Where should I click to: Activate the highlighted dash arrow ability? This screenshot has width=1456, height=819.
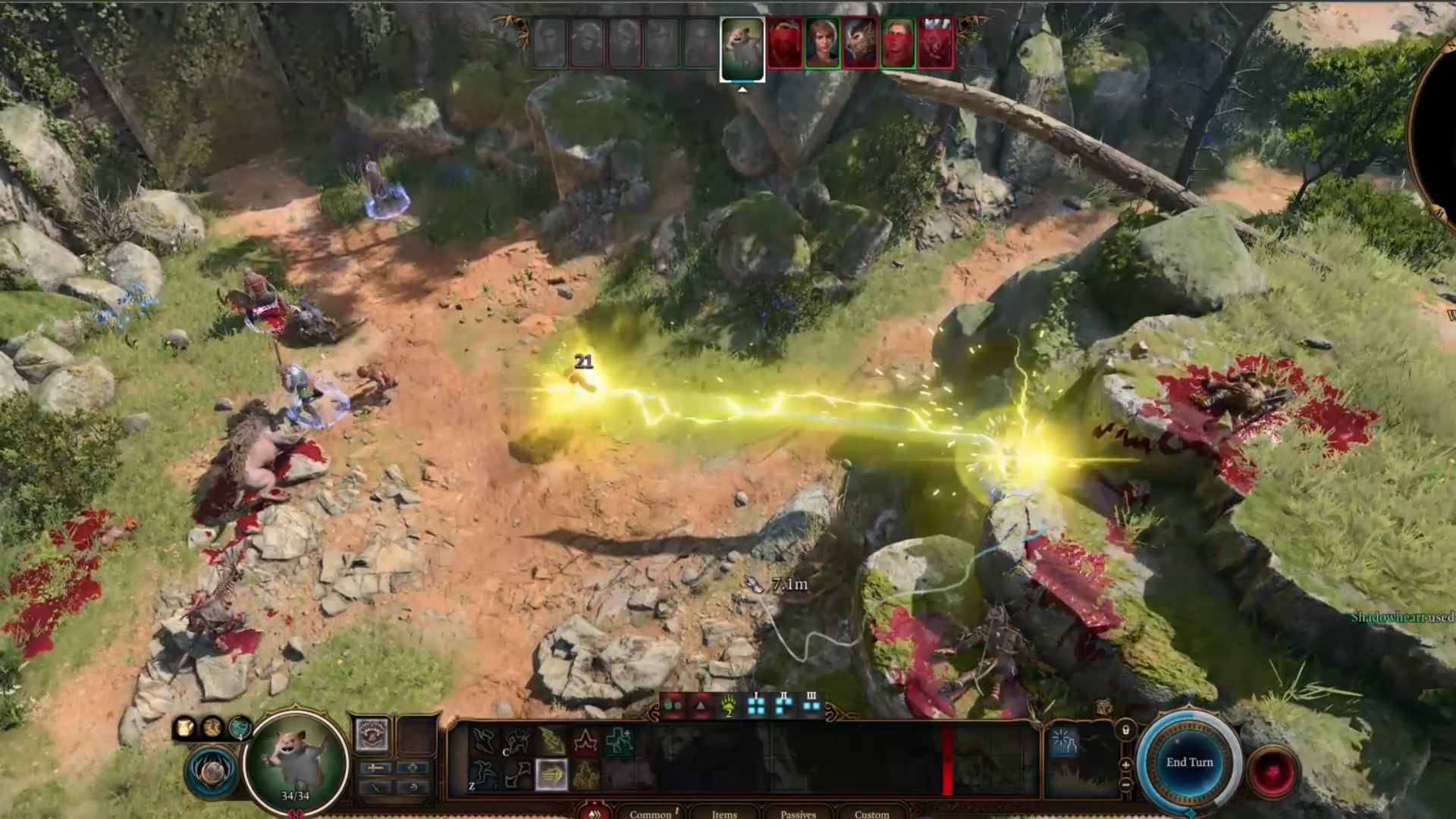(x=551, y=775)
